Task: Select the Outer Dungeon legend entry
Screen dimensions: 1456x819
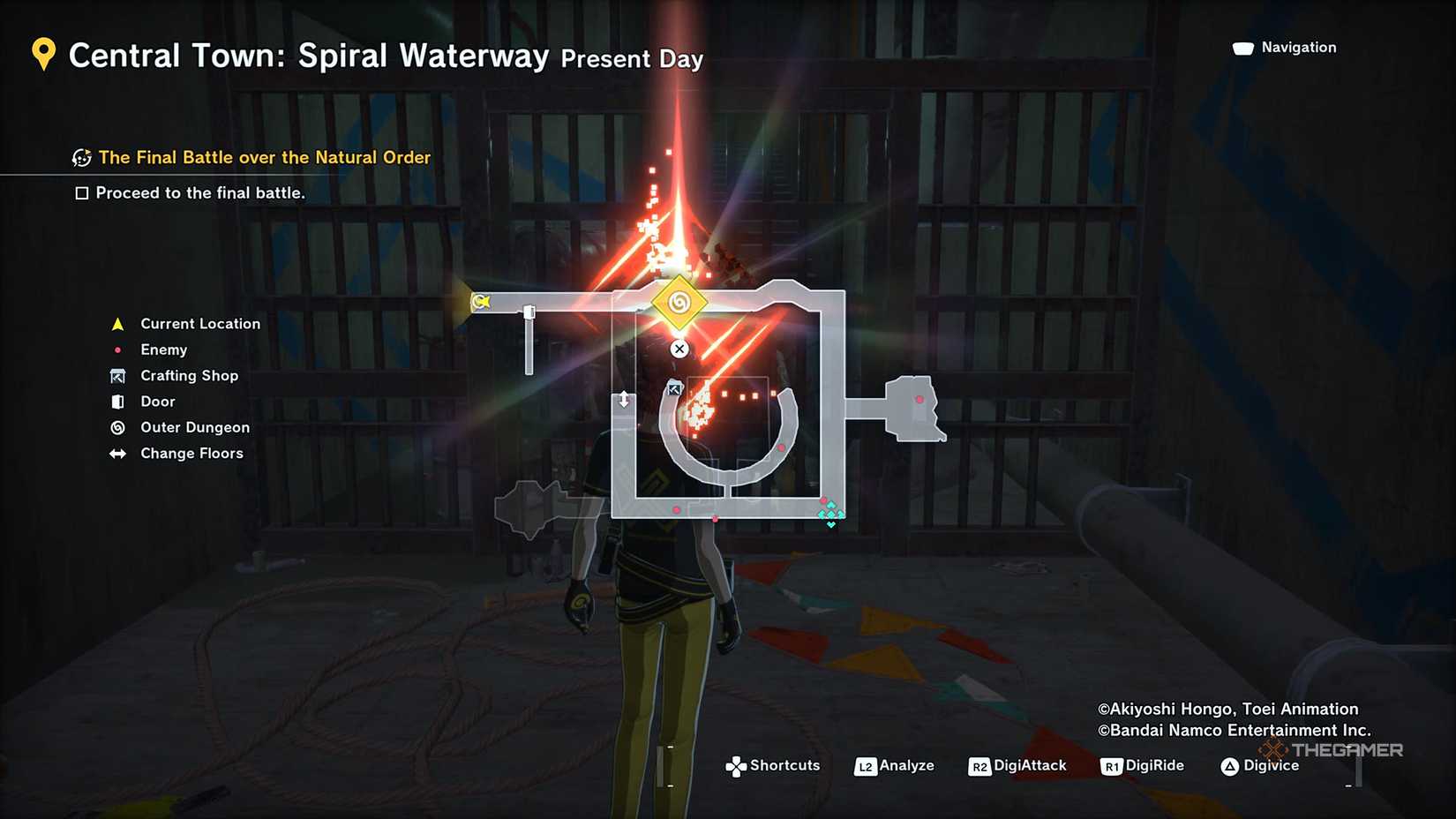Action: click(x=194, y=427)
